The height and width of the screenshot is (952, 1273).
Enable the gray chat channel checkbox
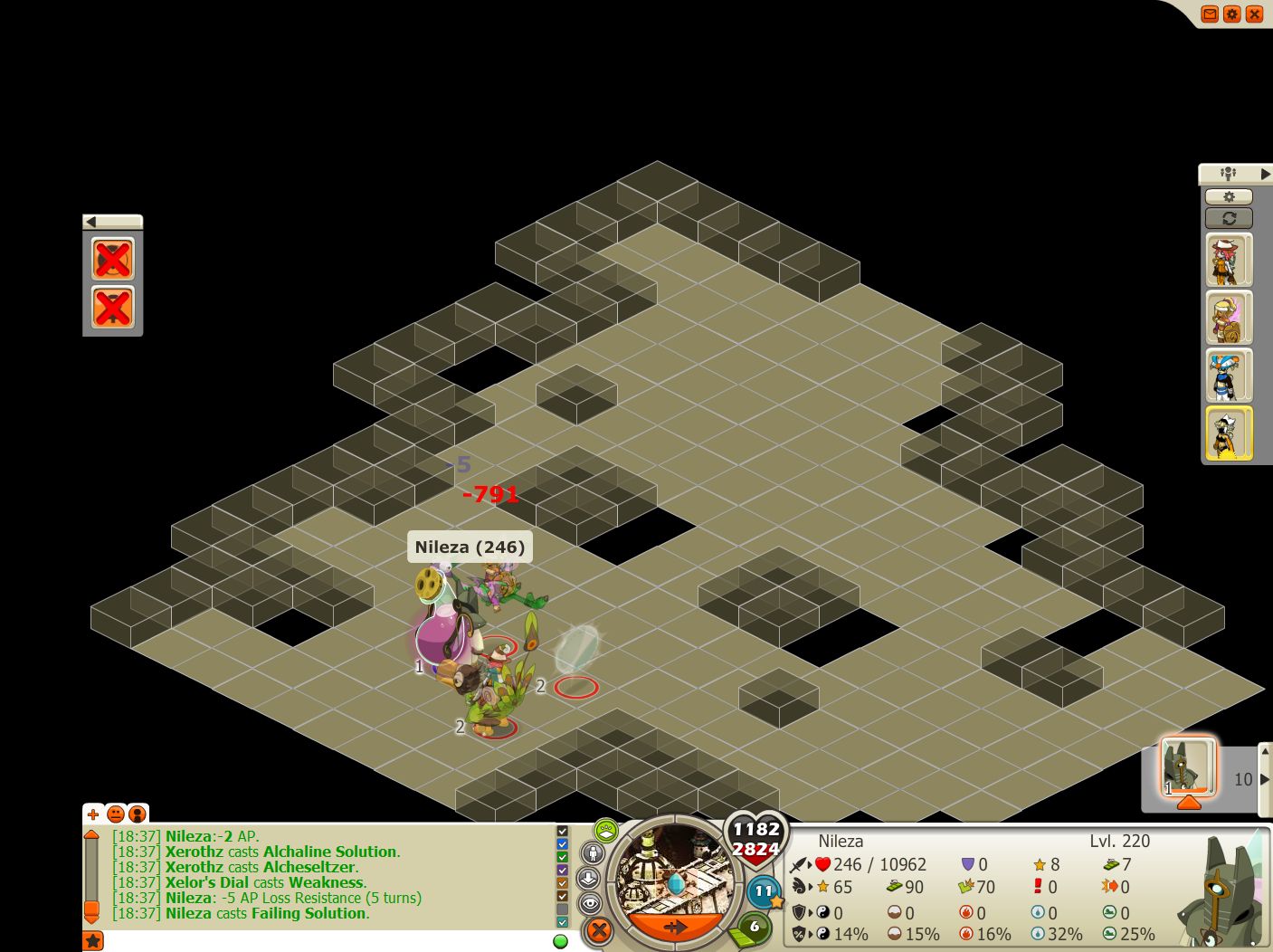click(x=562, y=908)
